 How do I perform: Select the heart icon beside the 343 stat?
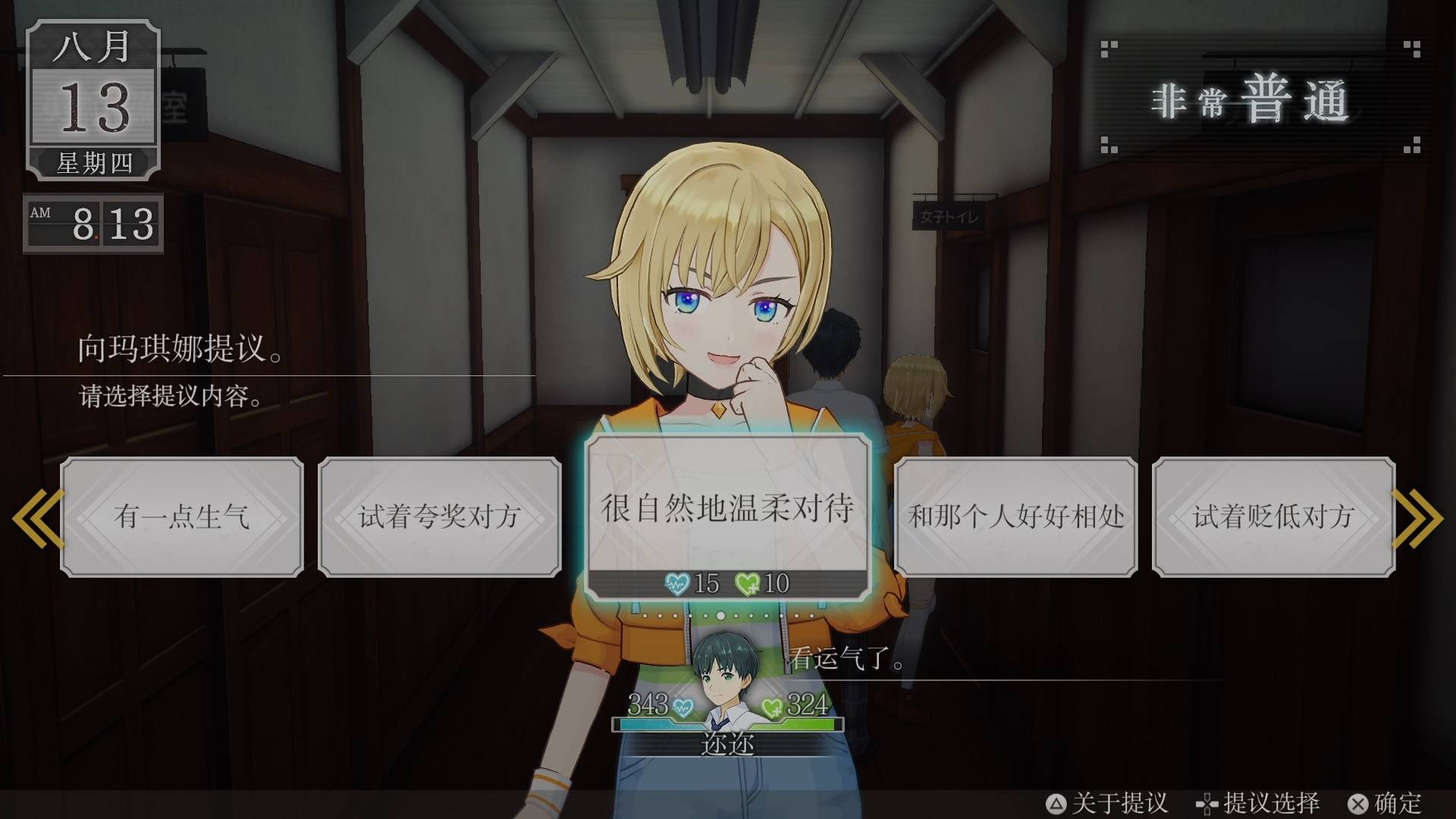pos(682,708)
